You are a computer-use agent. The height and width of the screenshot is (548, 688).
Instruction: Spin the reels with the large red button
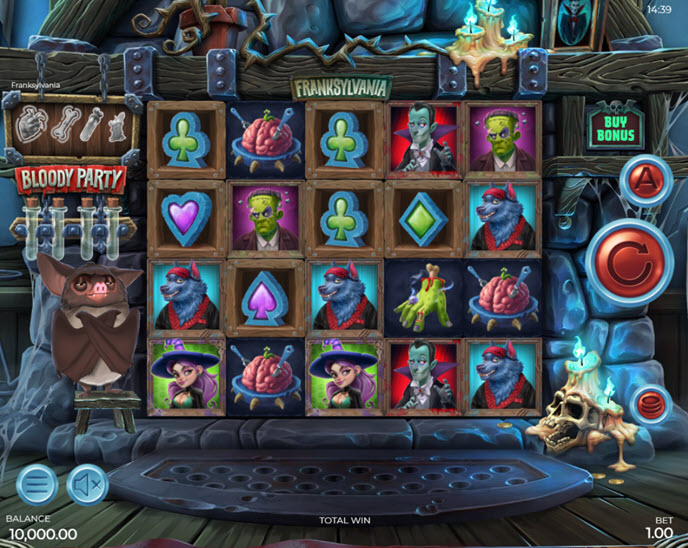click(x=629, y=262)
